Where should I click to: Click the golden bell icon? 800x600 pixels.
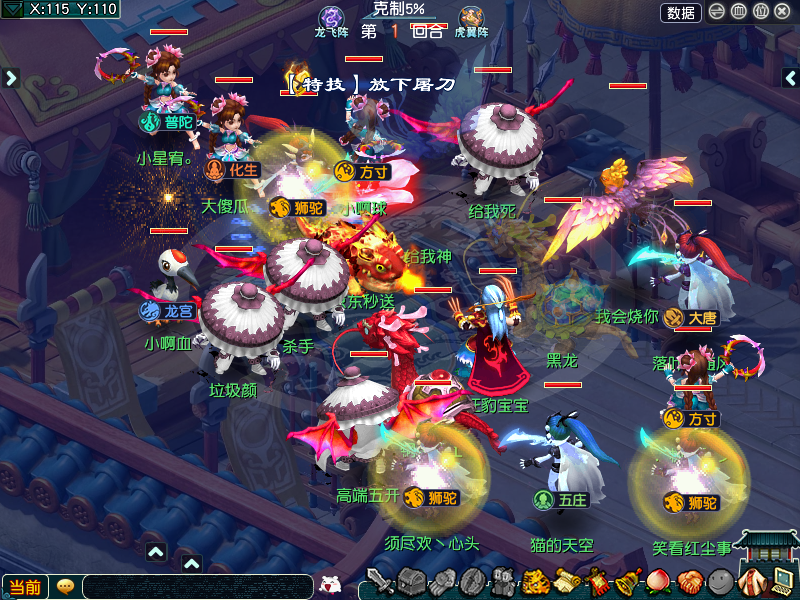[628, 581]
